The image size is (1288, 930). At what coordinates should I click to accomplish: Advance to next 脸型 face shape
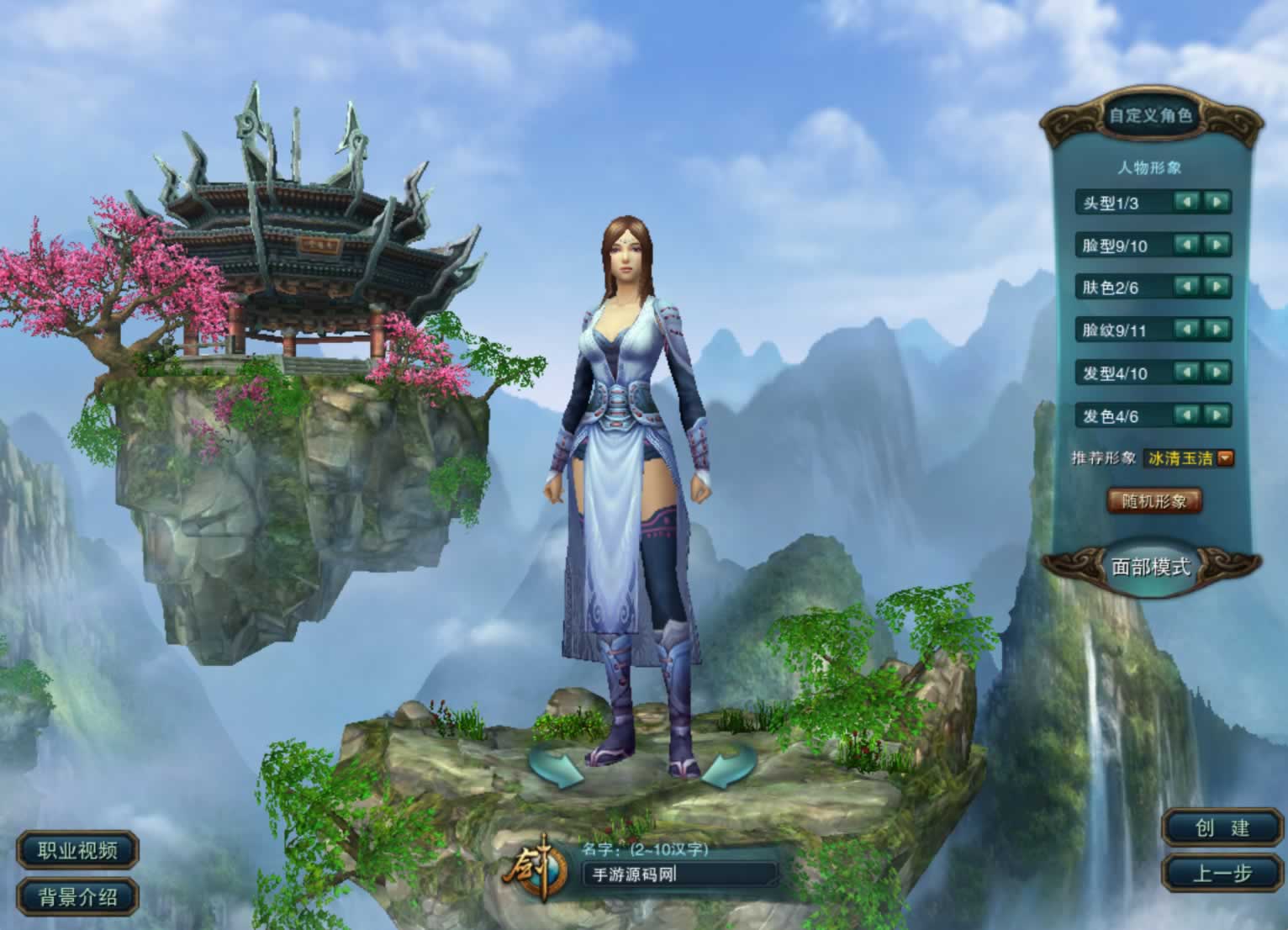1217,245
